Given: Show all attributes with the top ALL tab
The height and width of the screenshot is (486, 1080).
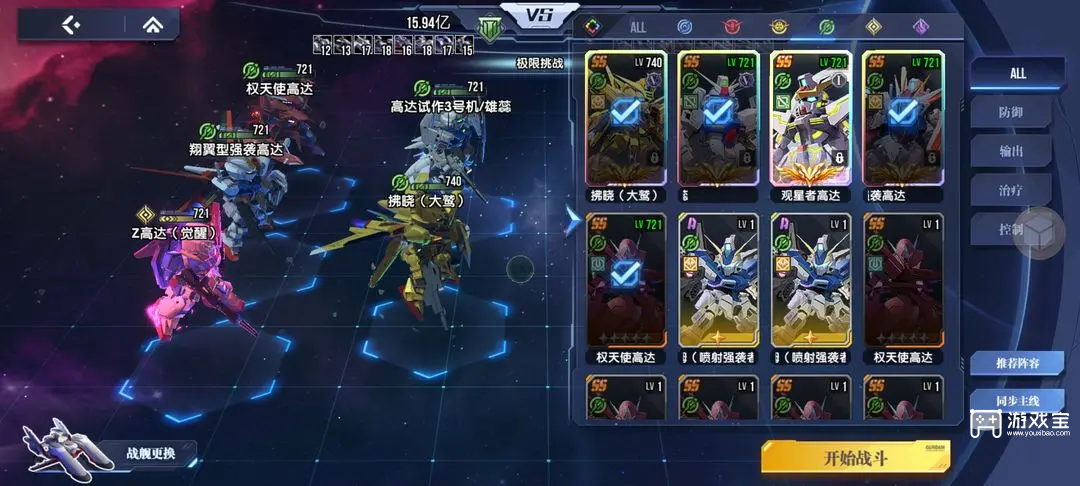Looking at the screenshot, I should pyautogui.click(x=638, y=27).
